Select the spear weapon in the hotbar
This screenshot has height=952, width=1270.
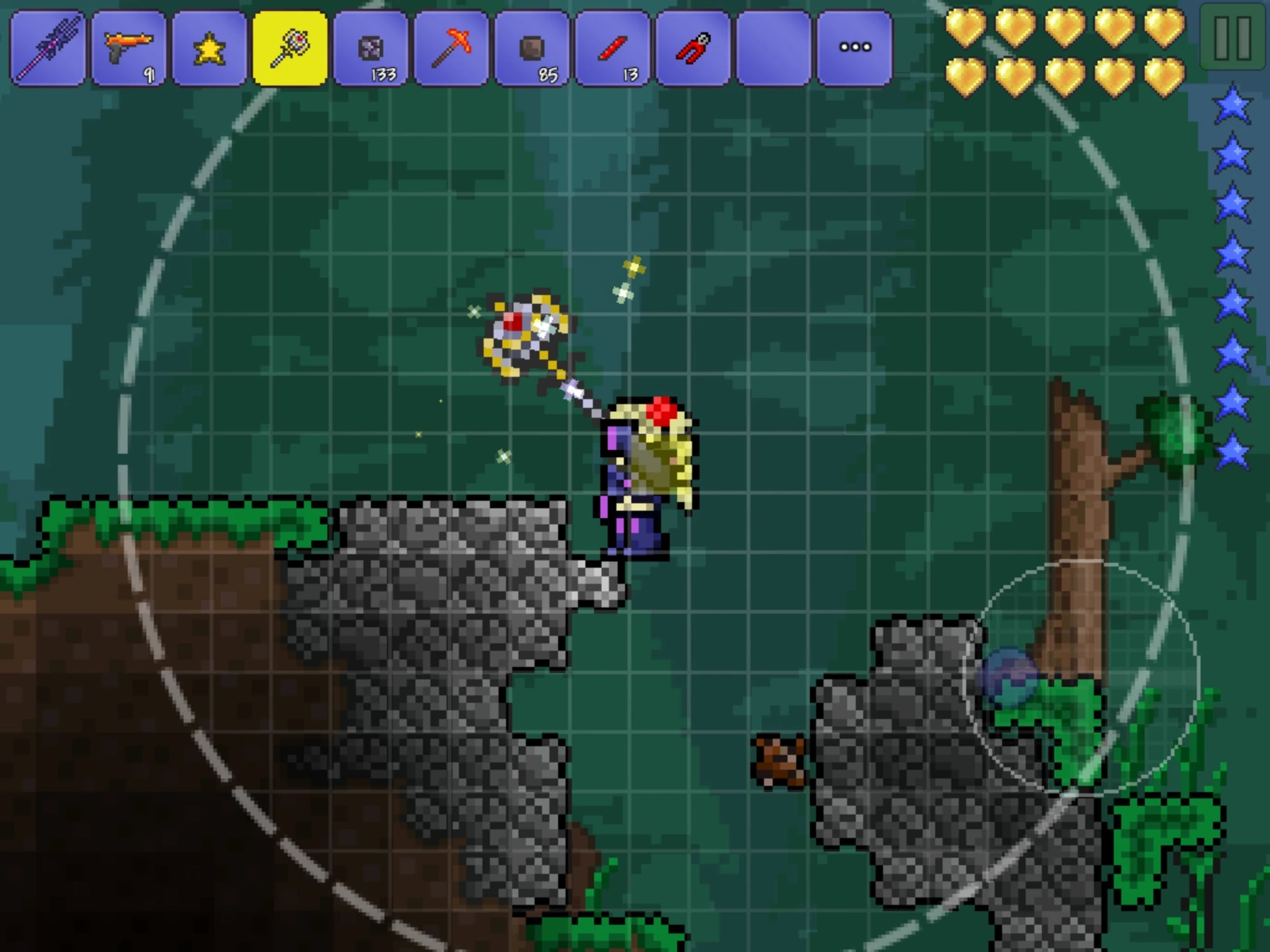click(48, 46)
